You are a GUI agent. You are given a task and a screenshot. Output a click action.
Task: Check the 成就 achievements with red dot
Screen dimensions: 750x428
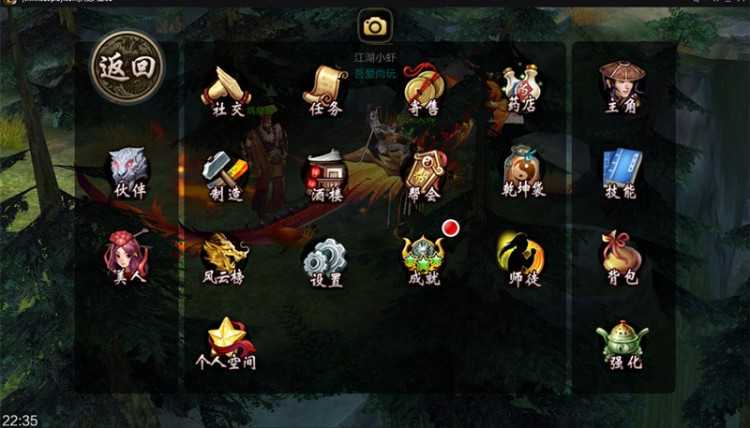423,260
